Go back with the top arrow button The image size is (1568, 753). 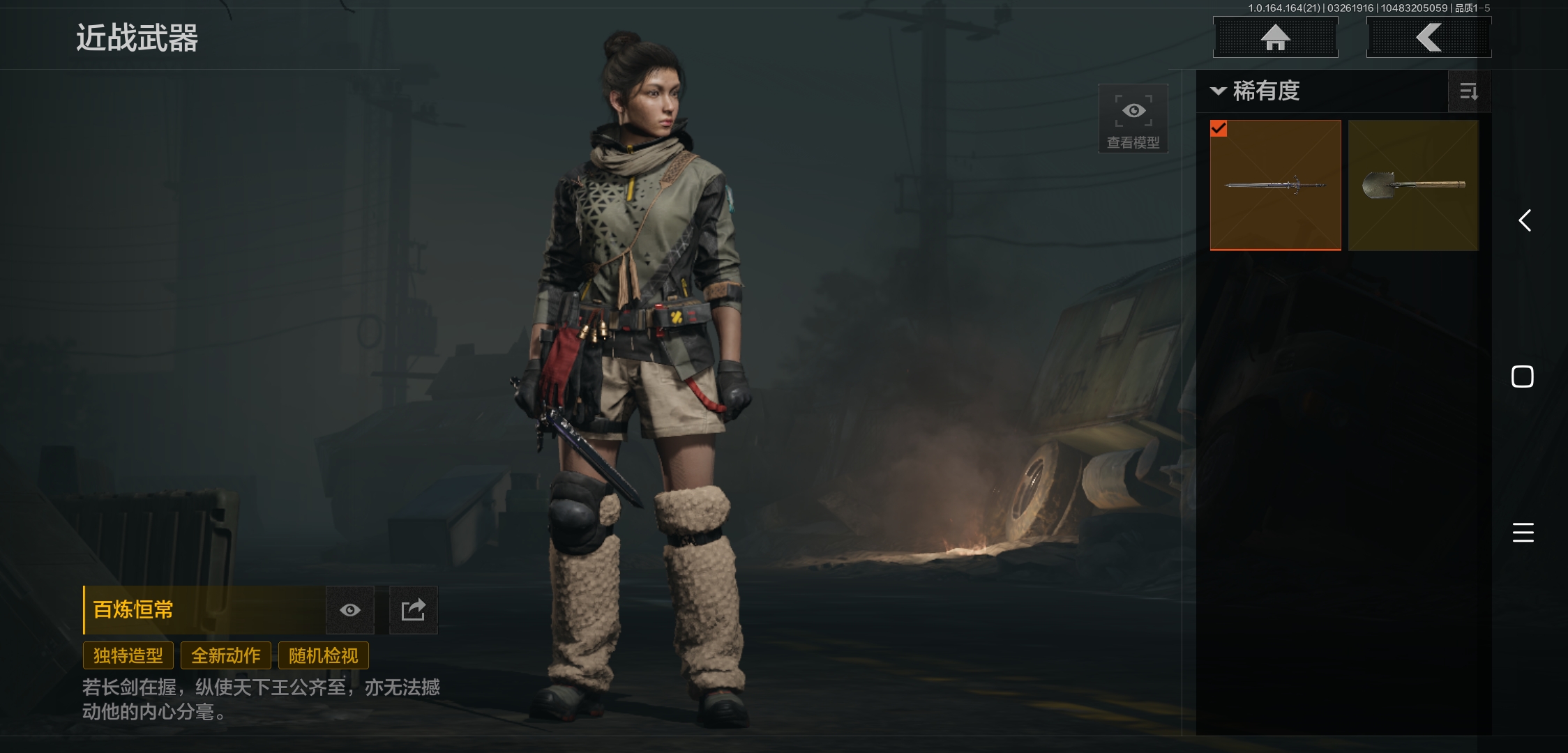click(1428, 38)
